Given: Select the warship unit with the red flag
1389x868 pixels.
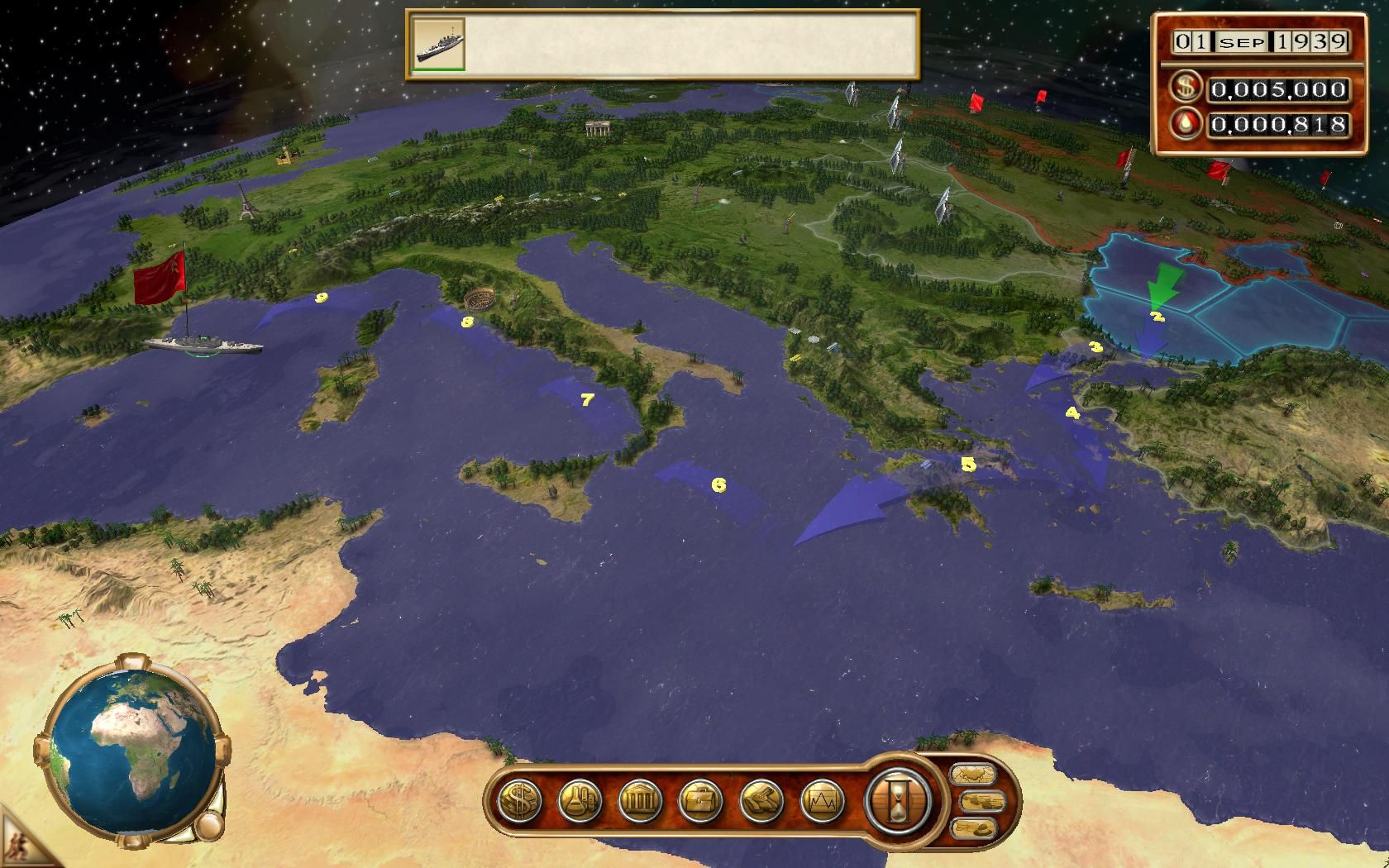Looking at the screenshot, I should tap(202, 343).
